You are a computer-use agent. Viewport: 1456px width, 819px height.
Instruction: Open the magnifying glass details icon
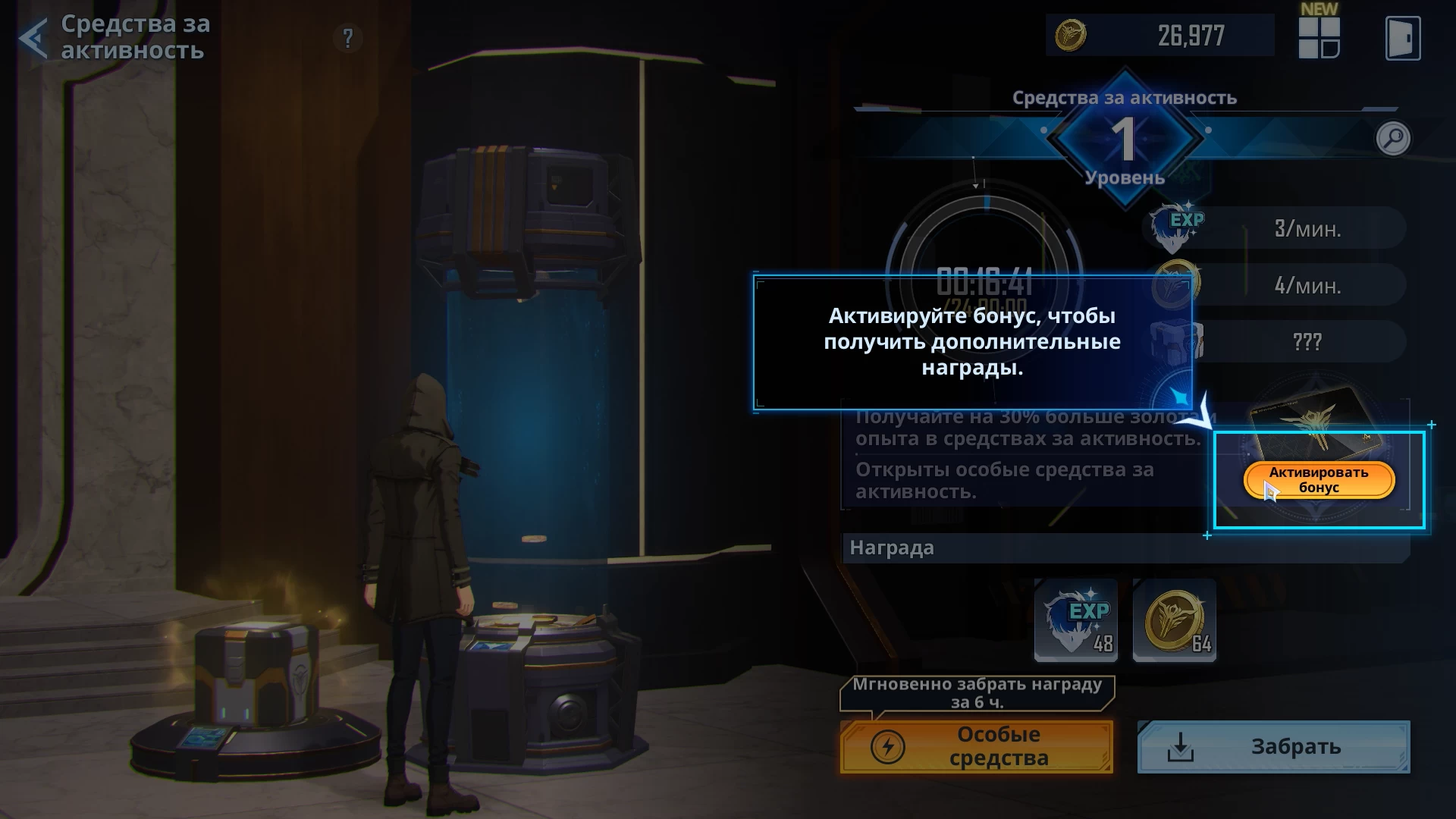click(1393, 138)
